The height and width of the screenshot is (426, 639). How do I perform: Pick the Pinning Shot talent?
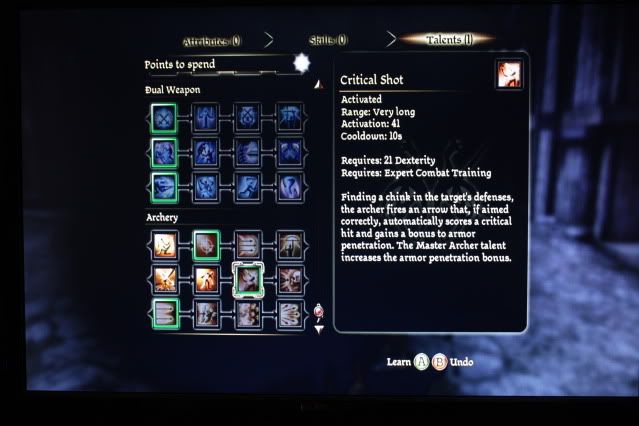(163, 280)
